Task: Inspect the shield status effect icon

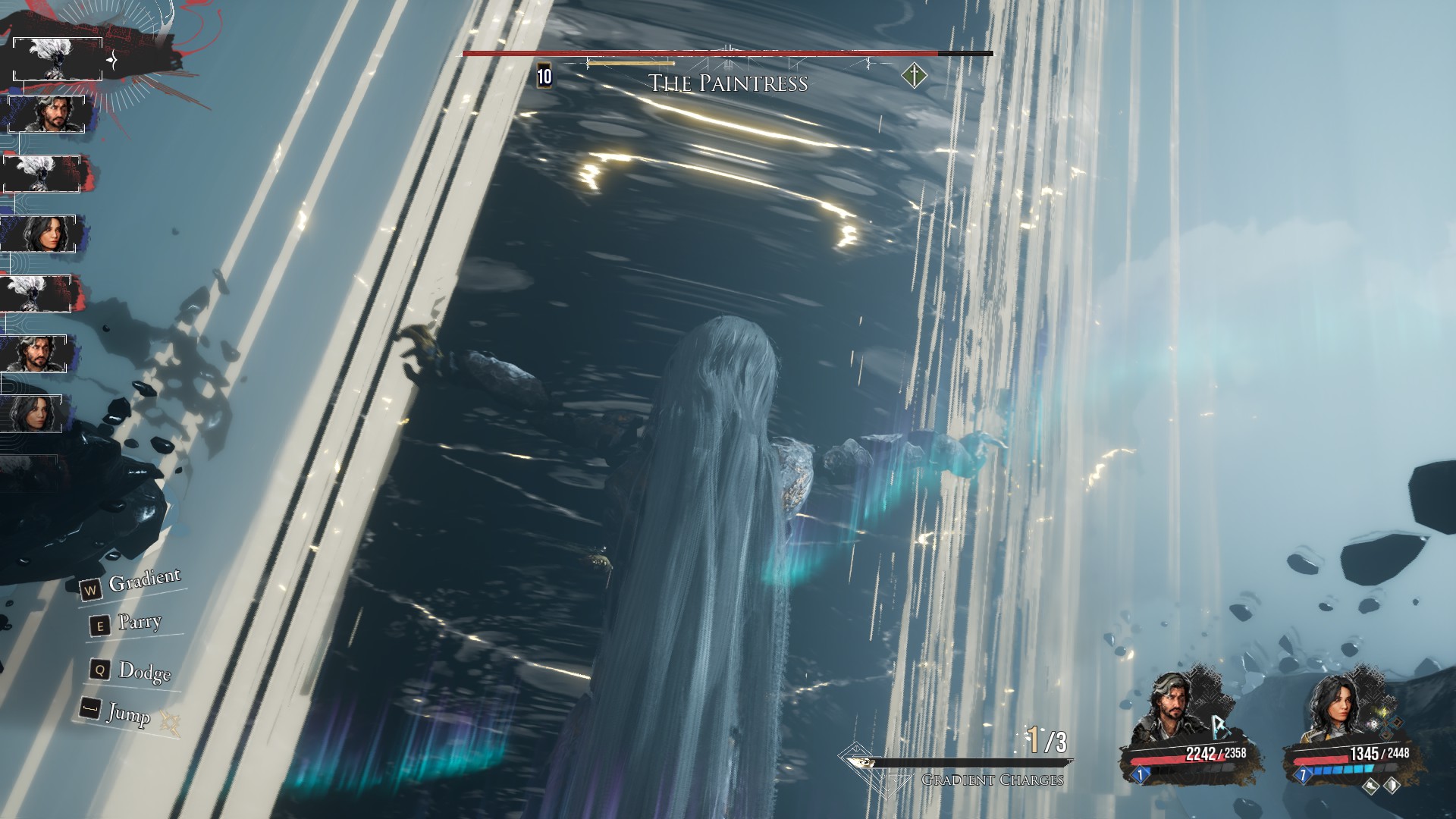Action: (1392, 786)
